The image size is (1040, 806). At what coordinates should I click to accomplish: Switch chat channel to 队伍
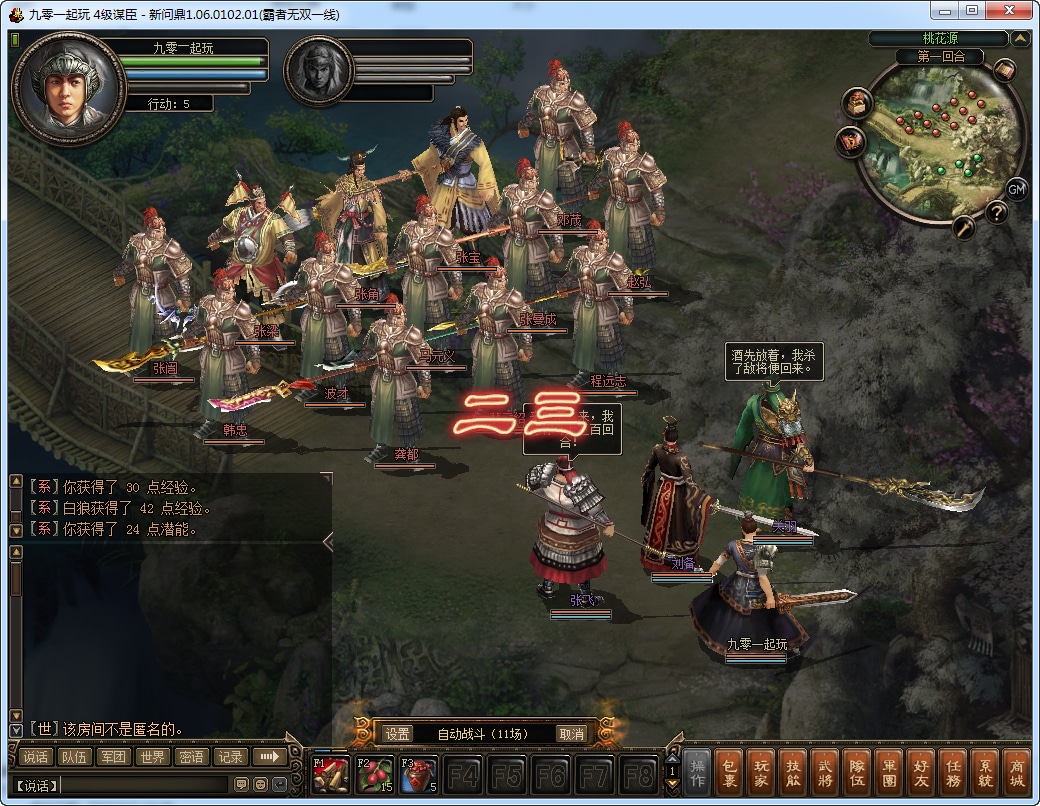(73, 757)
